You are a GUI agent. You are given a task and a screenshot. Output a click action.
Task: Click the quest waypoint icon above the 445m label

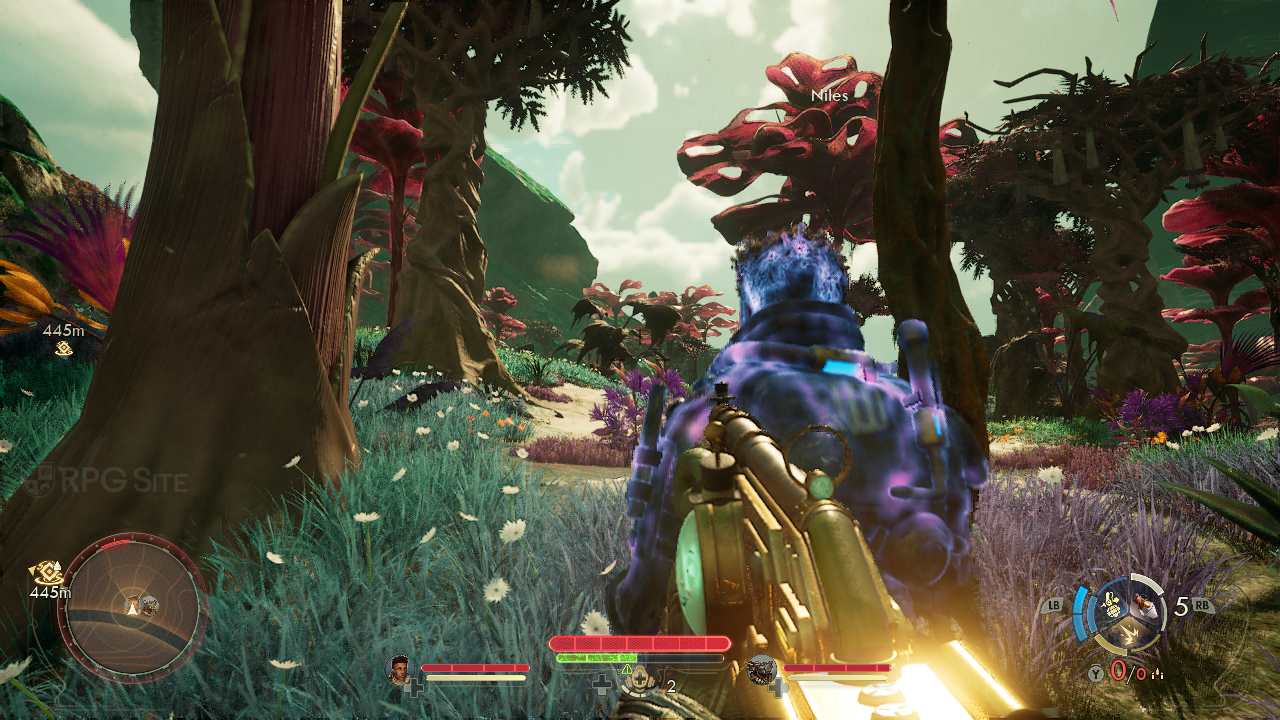[64, 348]
